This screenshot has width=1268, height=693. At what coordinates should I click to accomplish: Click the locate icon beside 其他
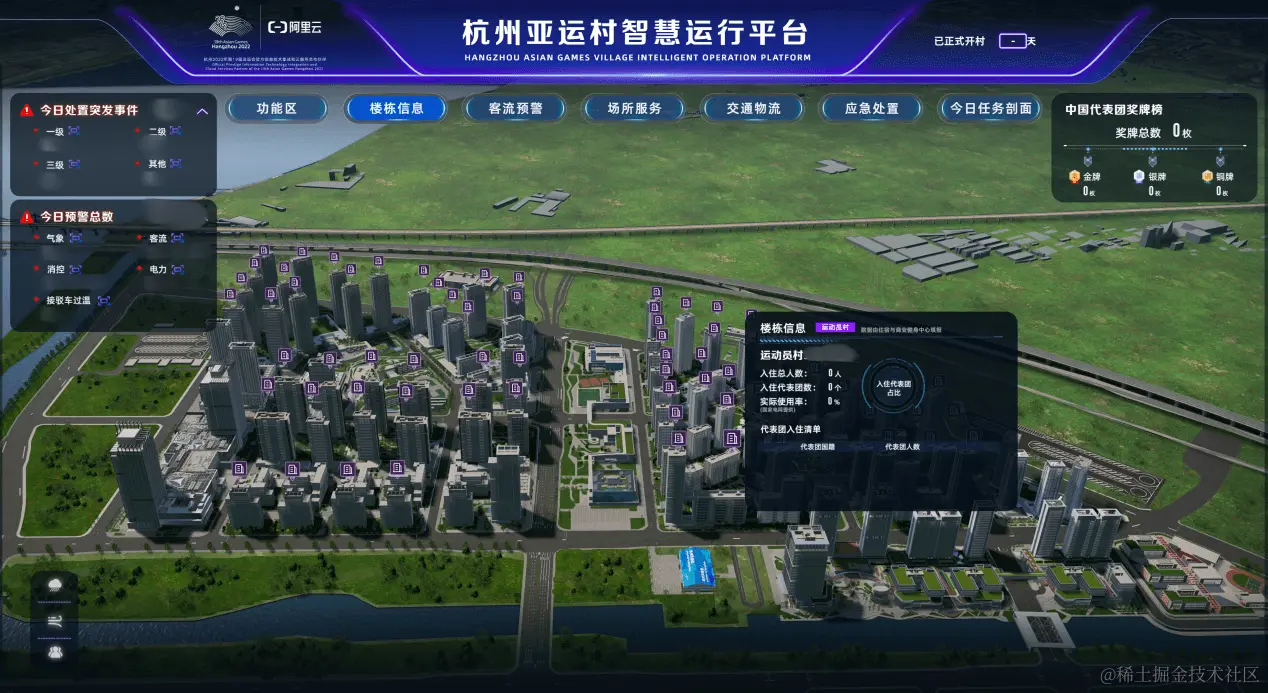pos(175,163)
